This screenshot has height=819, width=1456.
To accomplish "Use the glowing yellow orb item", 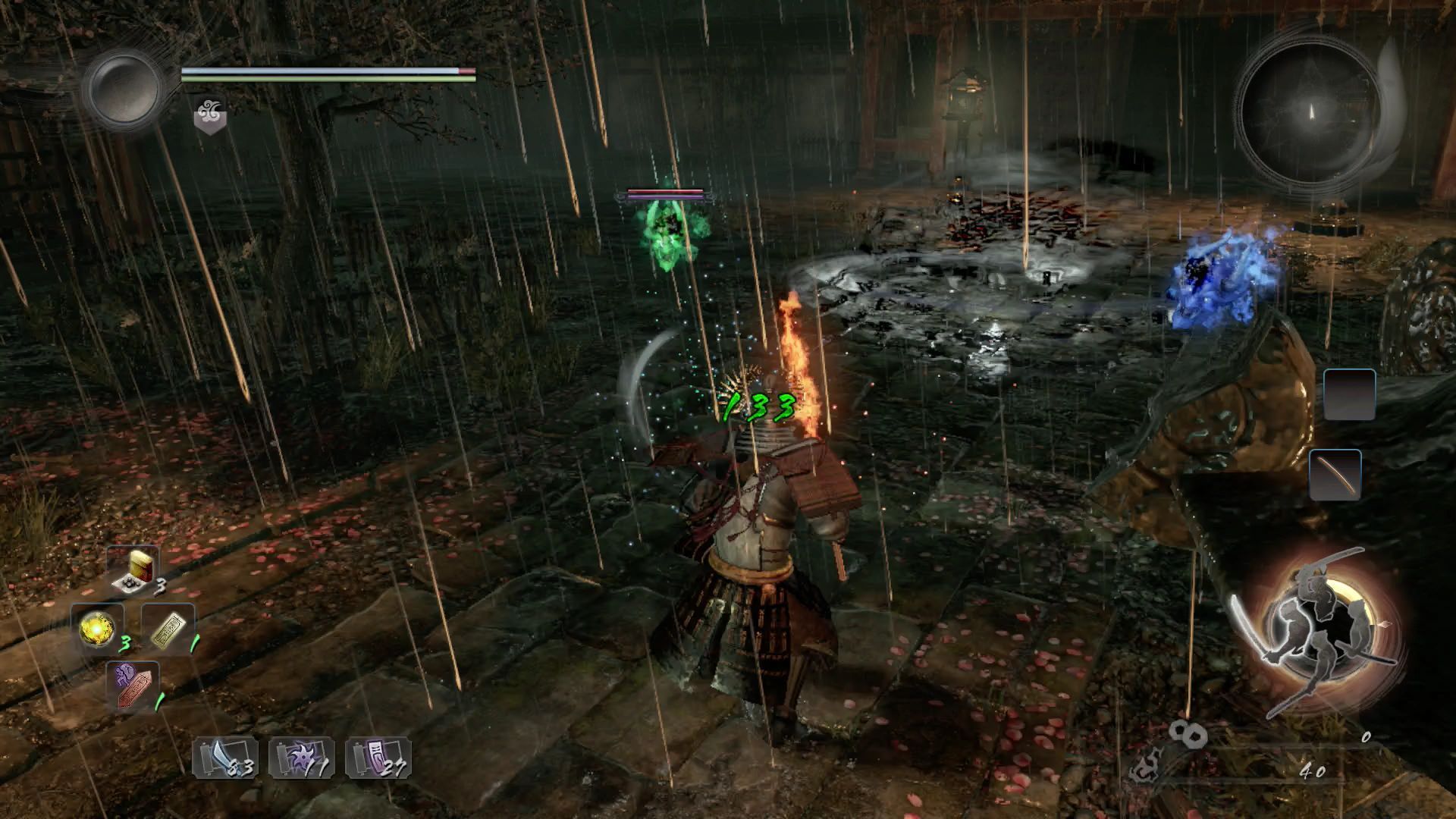I will tap(98, 629).
